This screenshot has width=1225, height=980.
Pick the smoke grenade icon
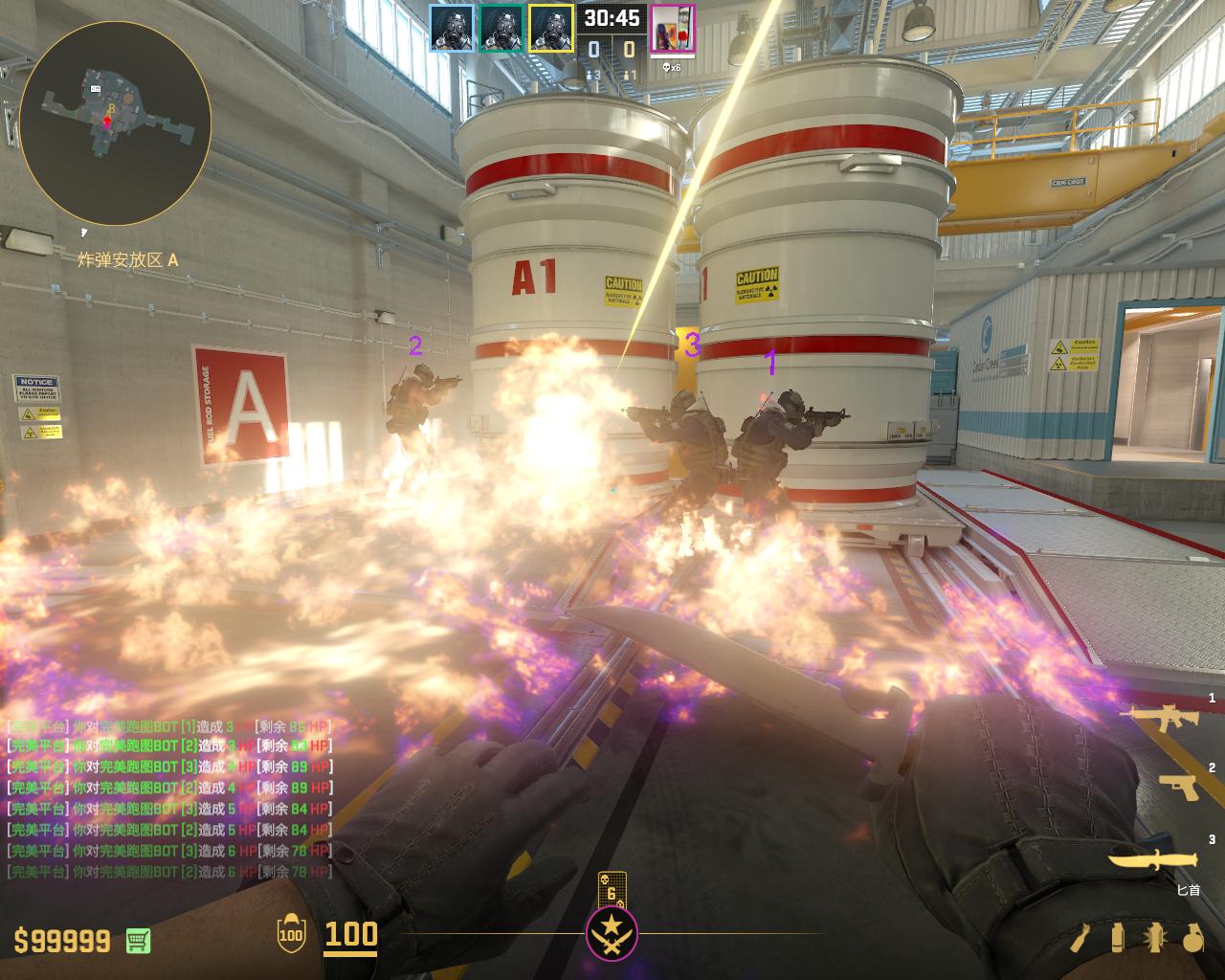pyautogui.click(x=1117, y=938)
